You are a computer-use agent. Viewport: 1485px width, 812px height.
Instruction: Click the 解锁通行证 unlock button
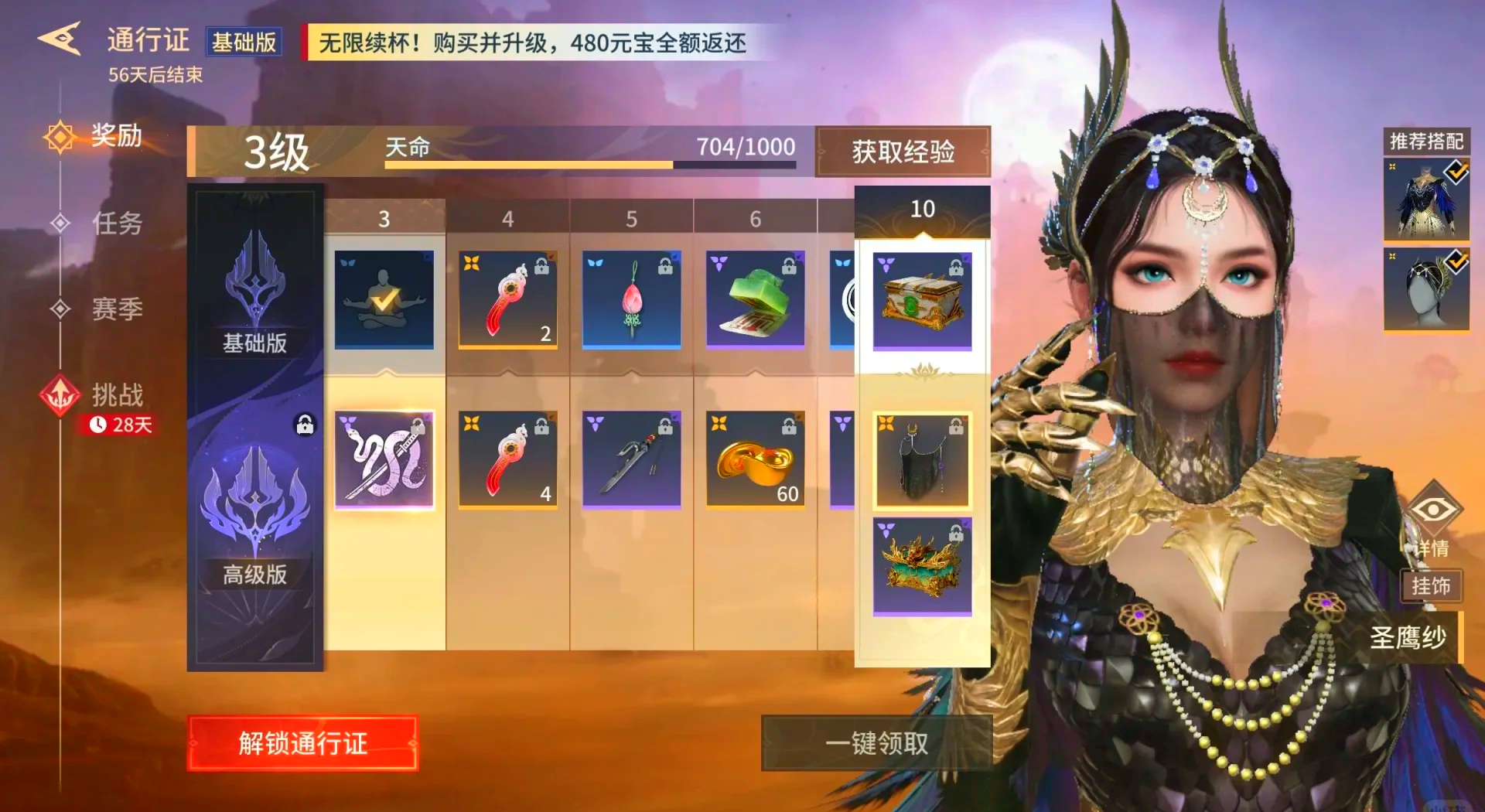pyautogui.click(x=304, y=741)
